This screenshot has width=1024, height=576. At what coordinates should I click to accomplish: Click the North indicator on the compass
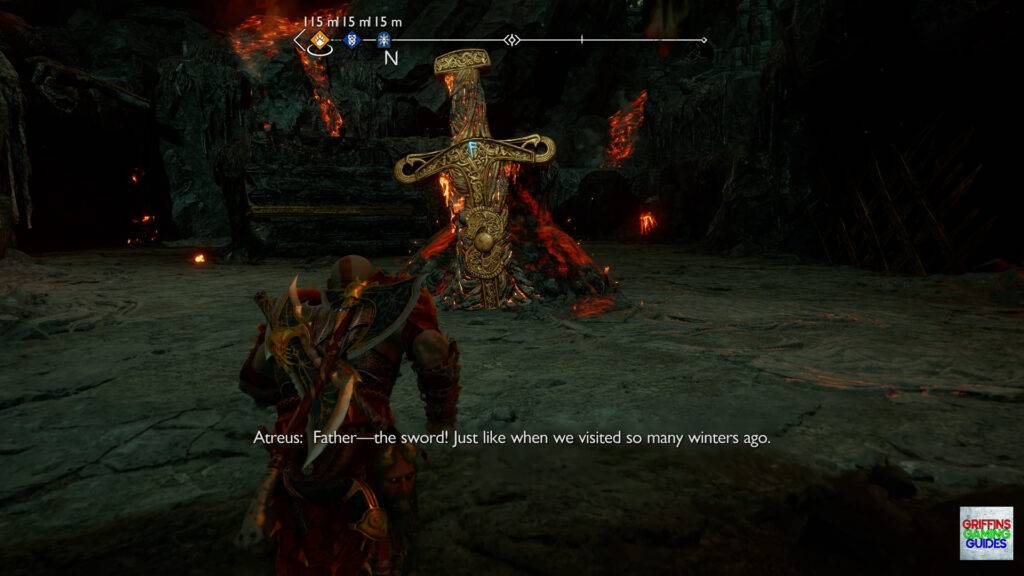391,58
